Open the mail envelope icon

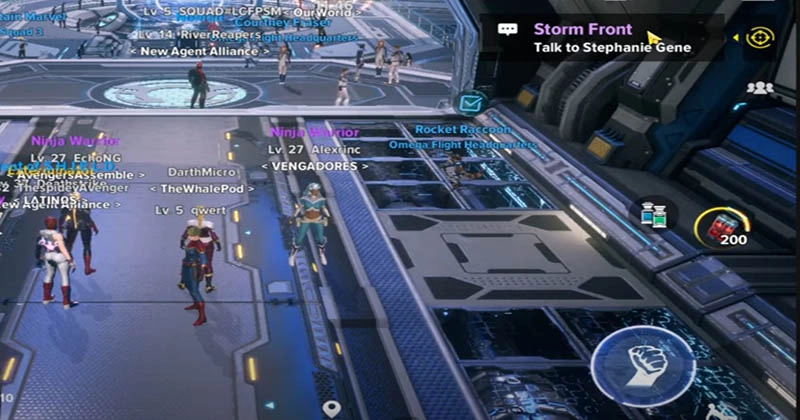tap(469, 101)
